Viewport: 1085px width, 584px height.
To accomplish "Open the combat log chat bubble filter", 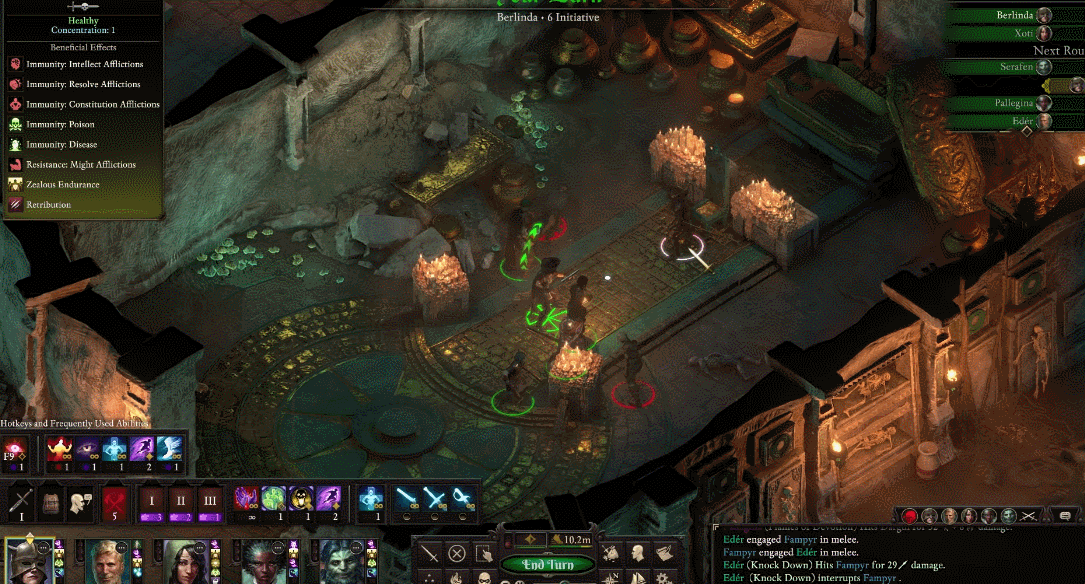I will click(x=1065, y=515).
